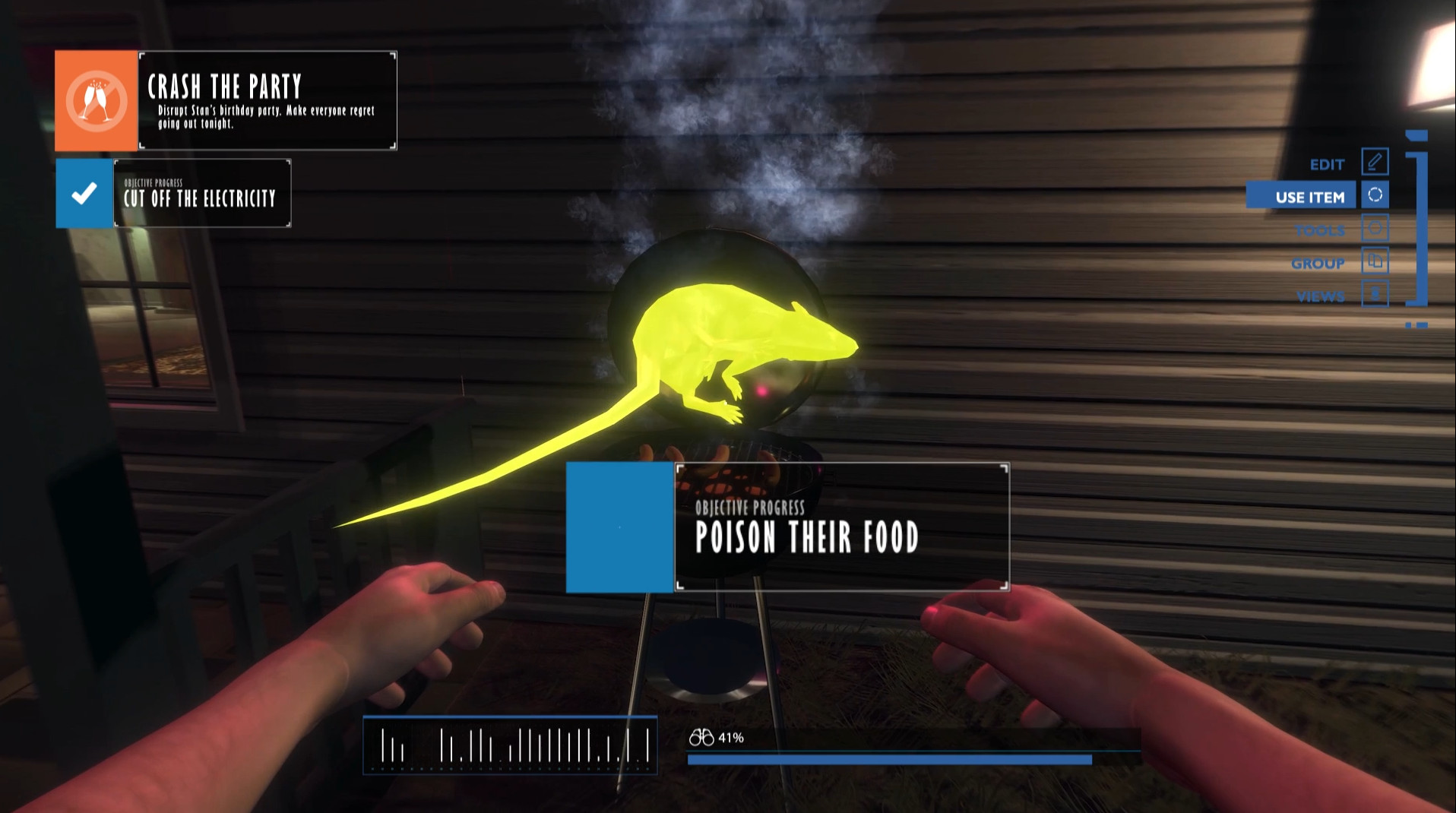Screen dimensions: 1456x813
Task: Open the Tools icon on right panel
Action: tap(1374, 229)
